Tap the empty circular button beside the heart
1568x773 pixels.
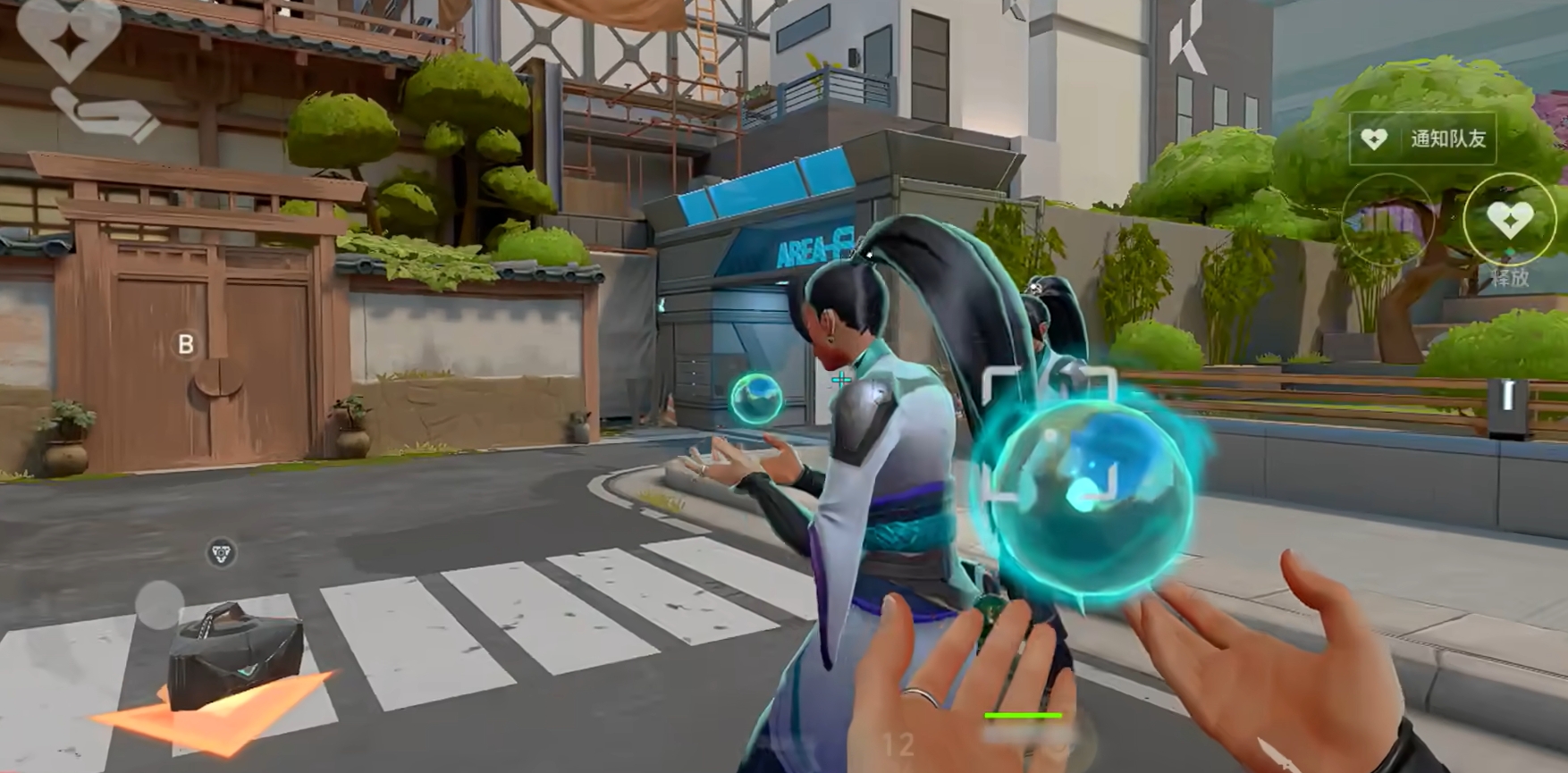(x=1387, y=219)
